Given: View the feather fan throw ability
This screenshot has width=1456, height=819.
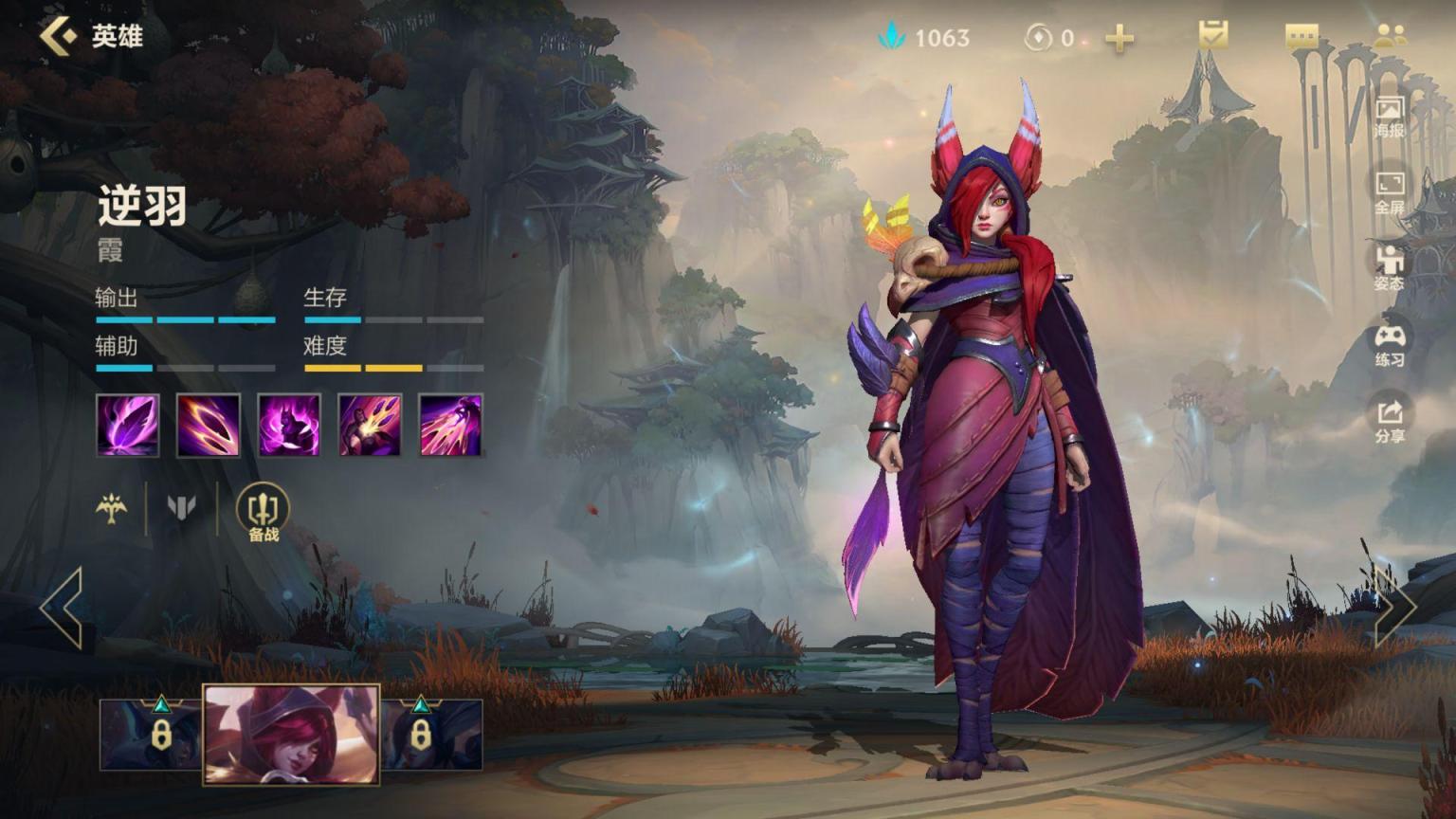Looking at the screenshot, I should click(370, 426).
